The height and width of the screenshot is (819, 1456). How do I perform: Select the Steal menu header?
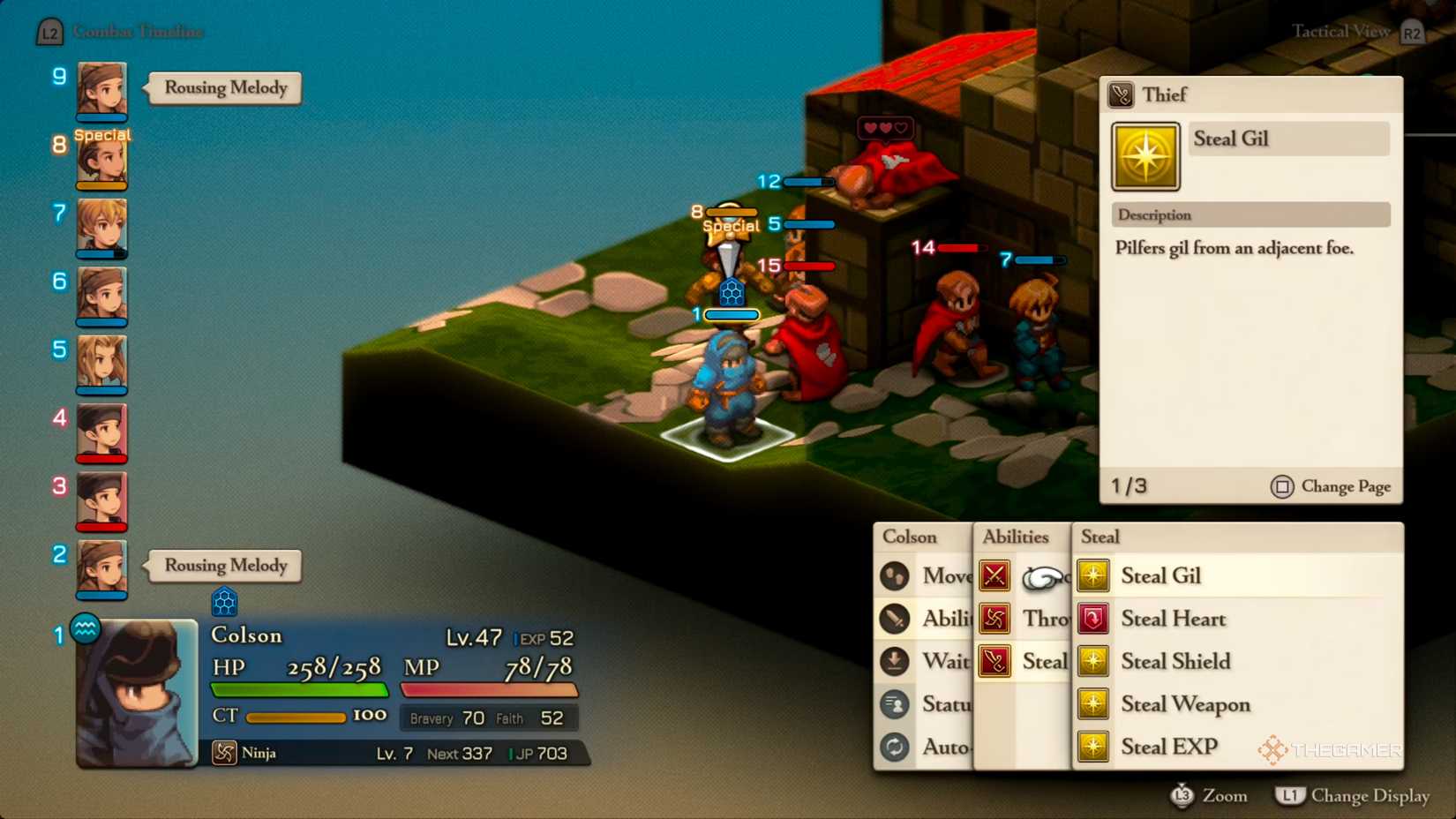click(x=1100, y=536)
